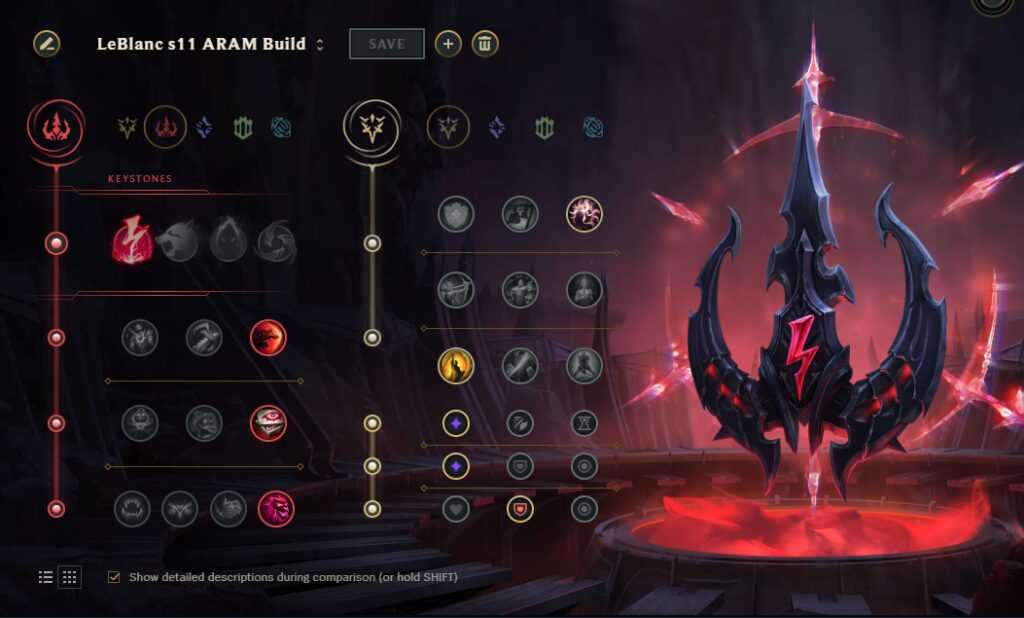The image size is (1024, 618).
Task: Switch to the list view layout
Action: pos(46,577)
